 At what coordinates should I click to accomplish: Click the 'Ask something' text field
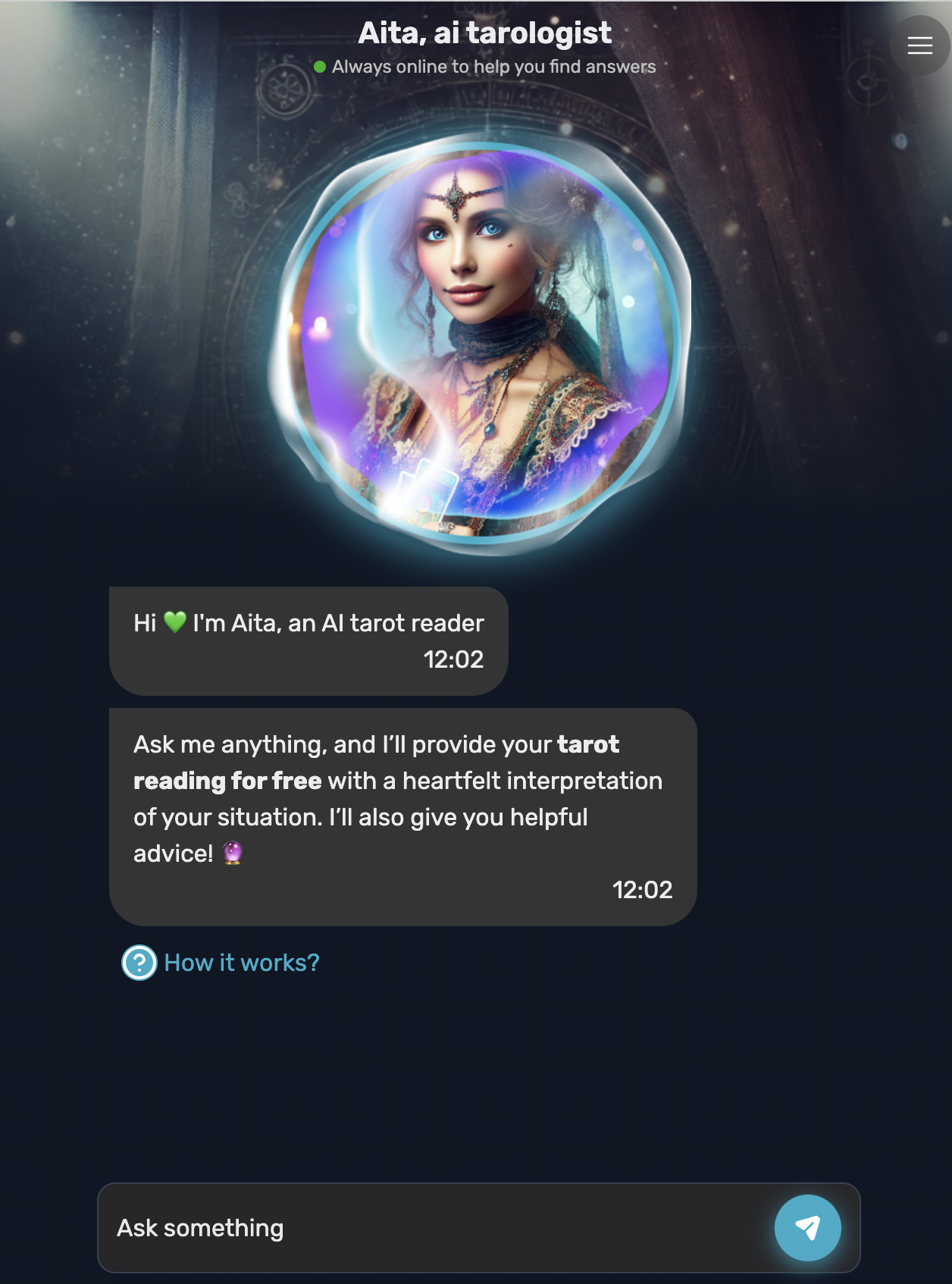(432, 1227)
